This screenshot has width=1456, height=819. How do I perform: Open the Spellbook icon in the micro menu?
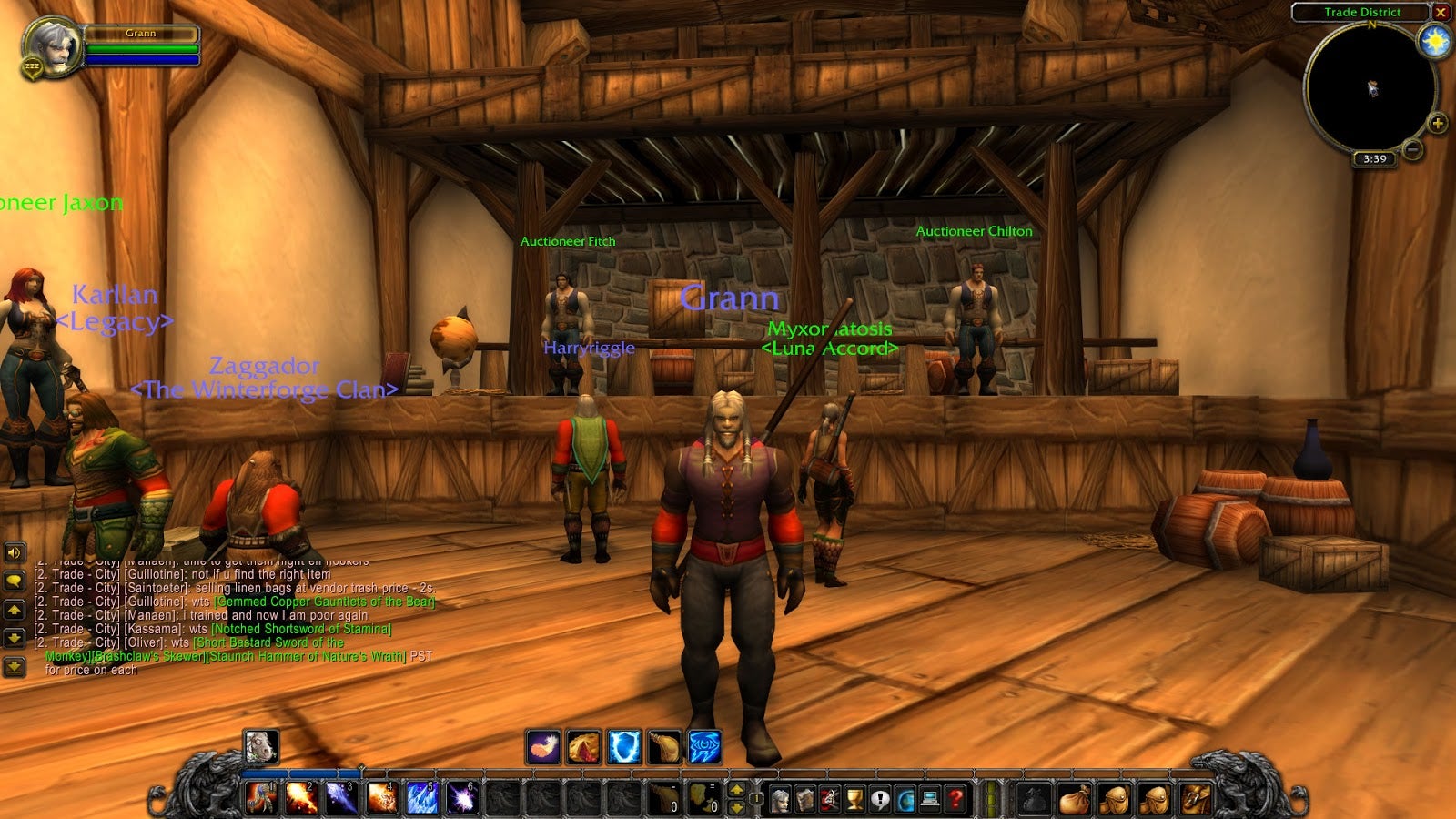tap(806, 799)
